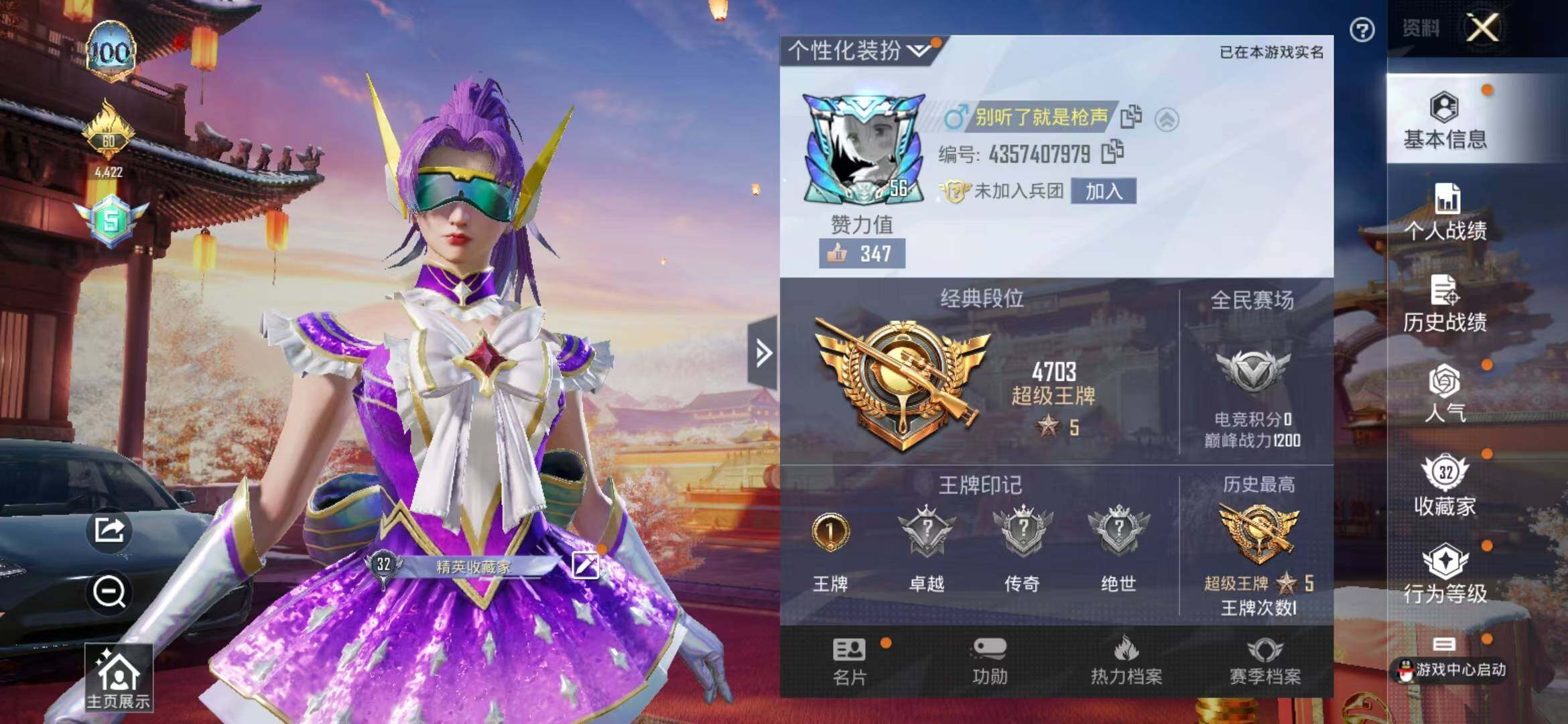Zoom out the character with the magnifier

[x=109, y=592]
